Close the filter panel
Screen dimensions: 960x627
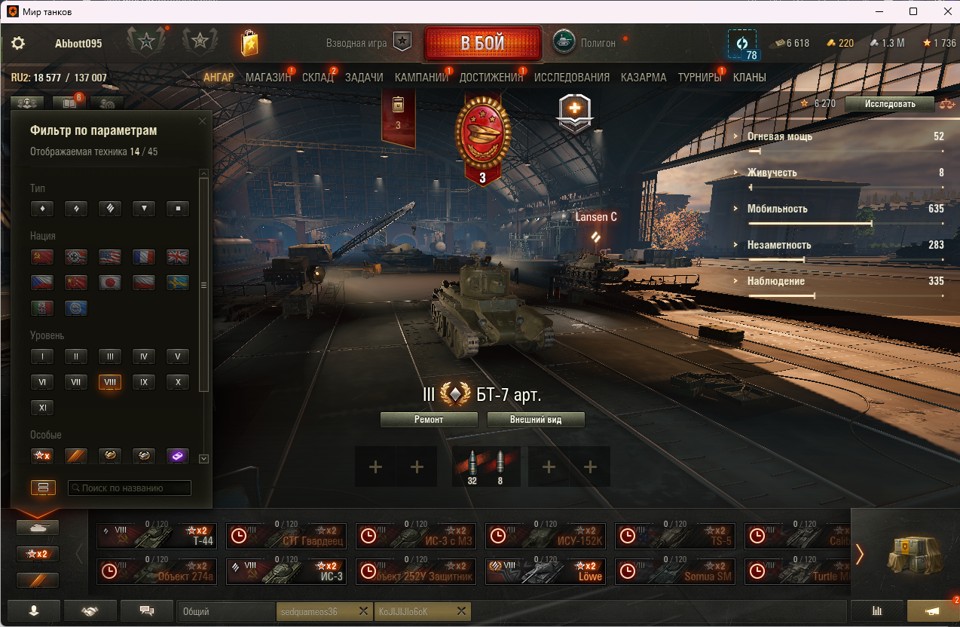pos(202,121)
